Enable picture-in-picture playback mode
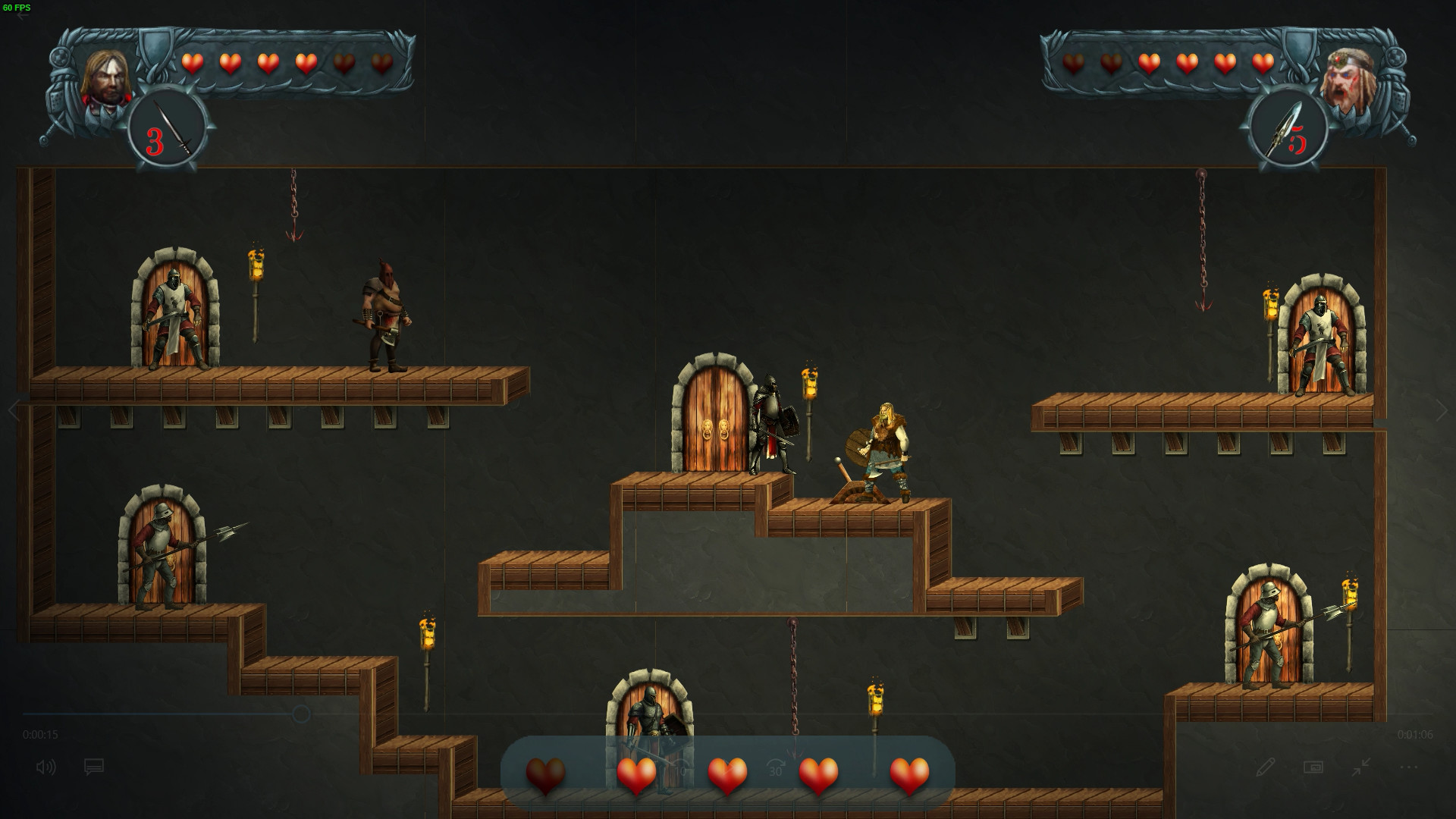The height and width of the screenshot is (819, 1456). point(1314,767)
